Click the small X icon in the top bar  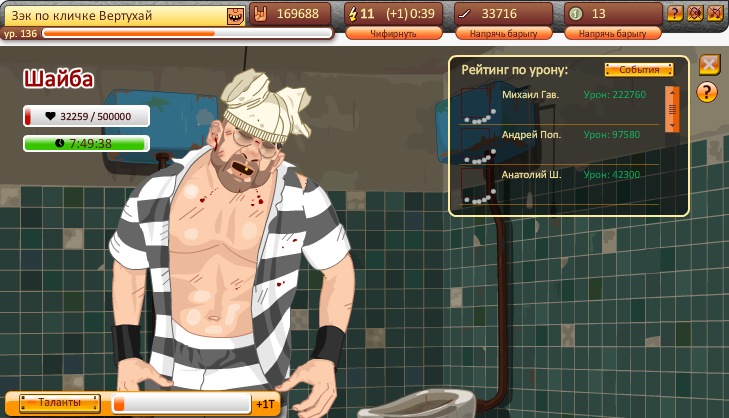[x=714, y=14]
